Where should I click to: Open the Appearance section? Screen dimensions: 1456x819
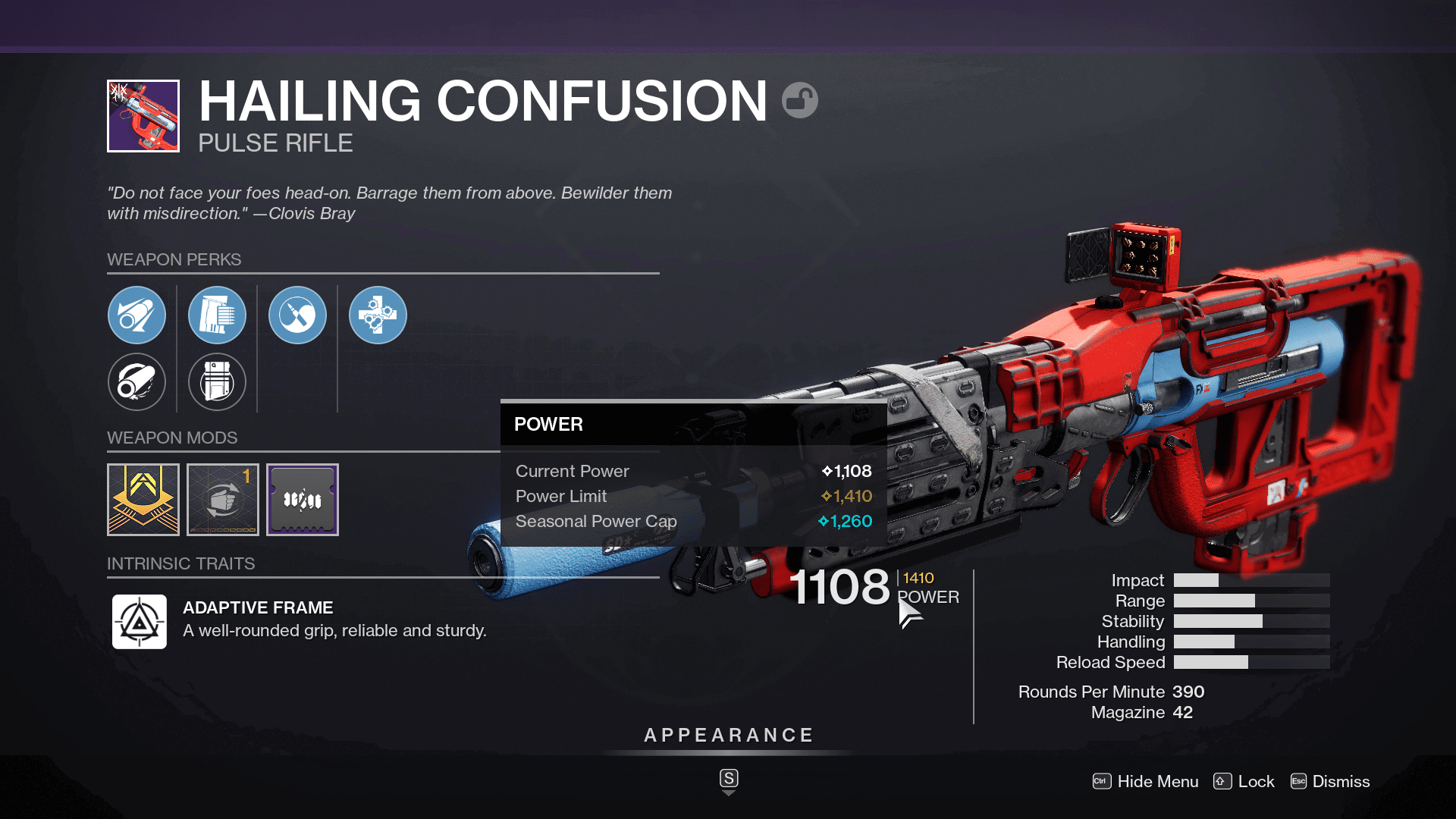point(728,736)
